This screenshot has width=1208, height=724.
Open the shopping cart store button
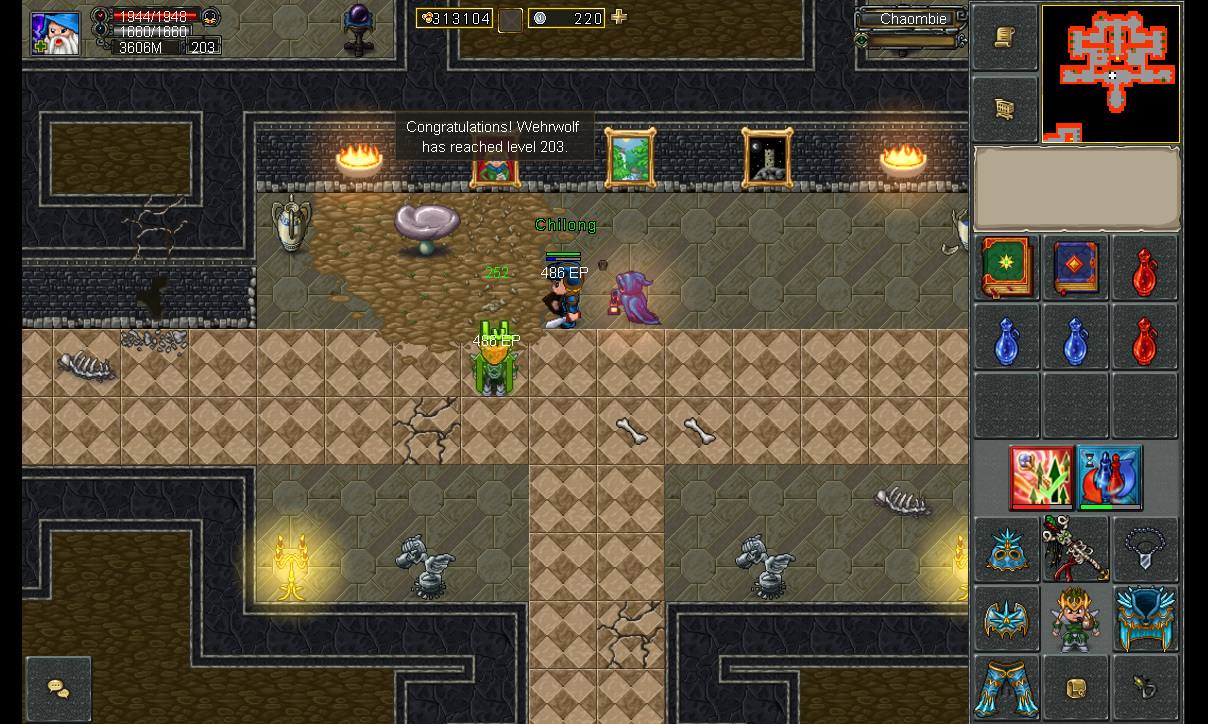click(1004, 109)
